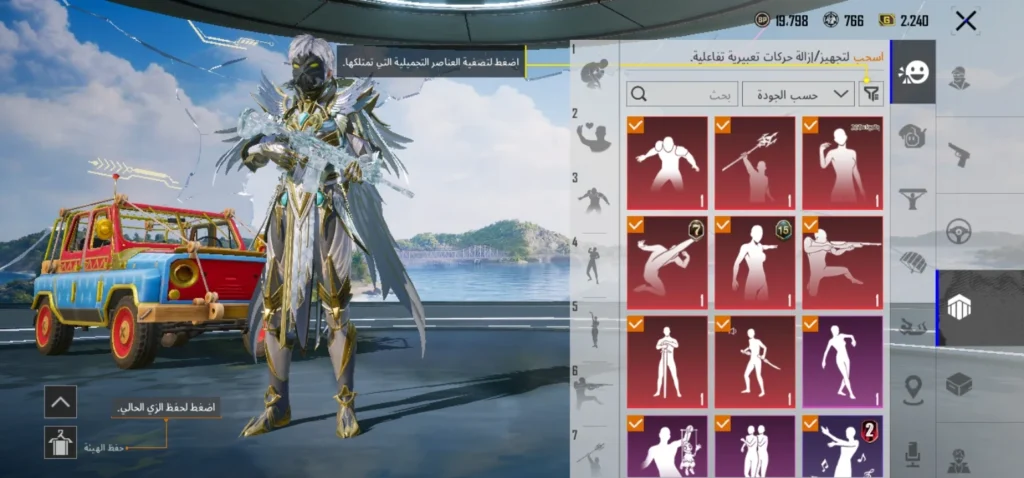Open the microphone voice tab
This screenshot has height=478, width=1024.
(x=913, y=455)
